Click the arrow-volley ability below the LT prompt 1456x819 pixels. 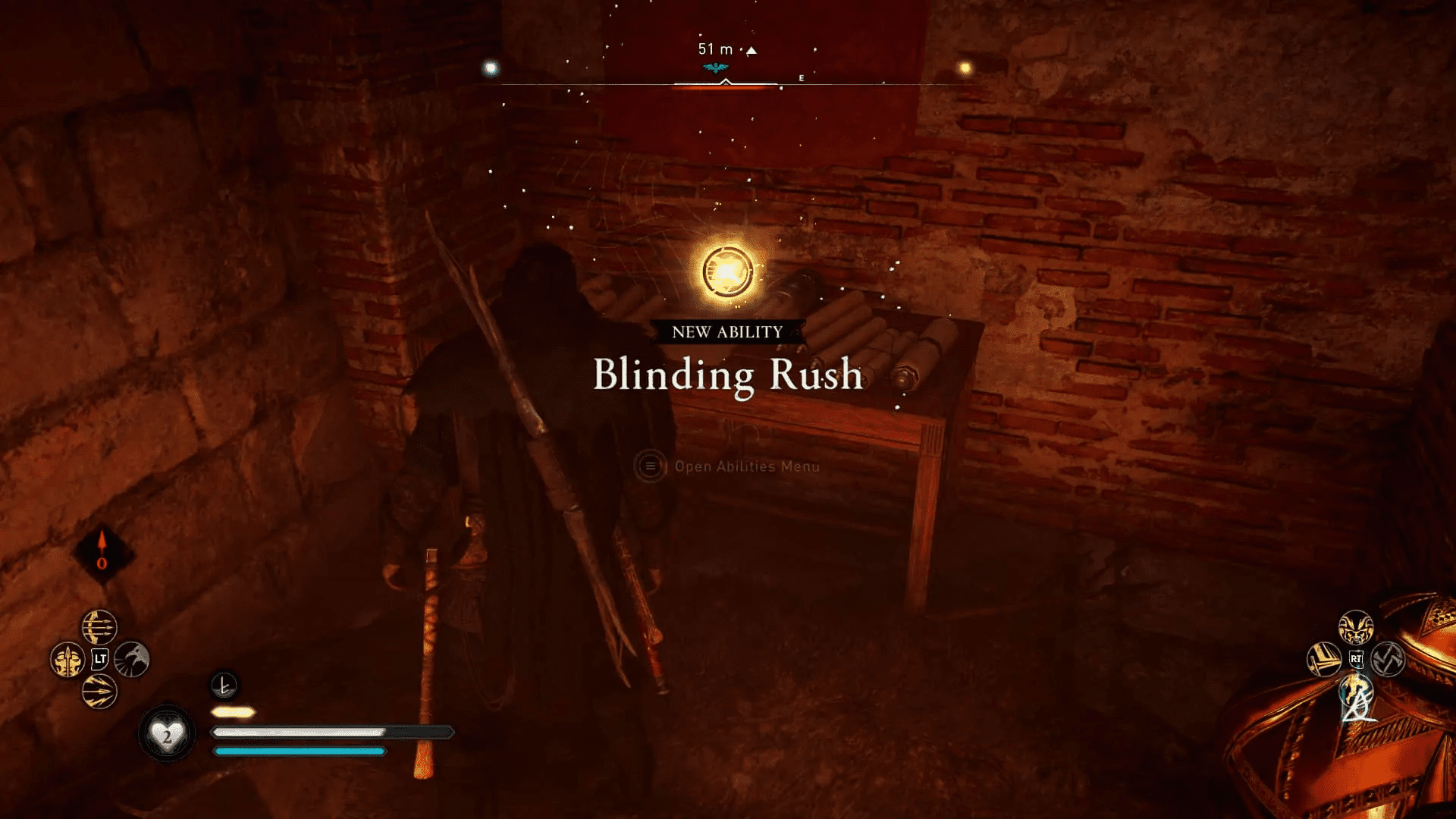click(99, 692)
